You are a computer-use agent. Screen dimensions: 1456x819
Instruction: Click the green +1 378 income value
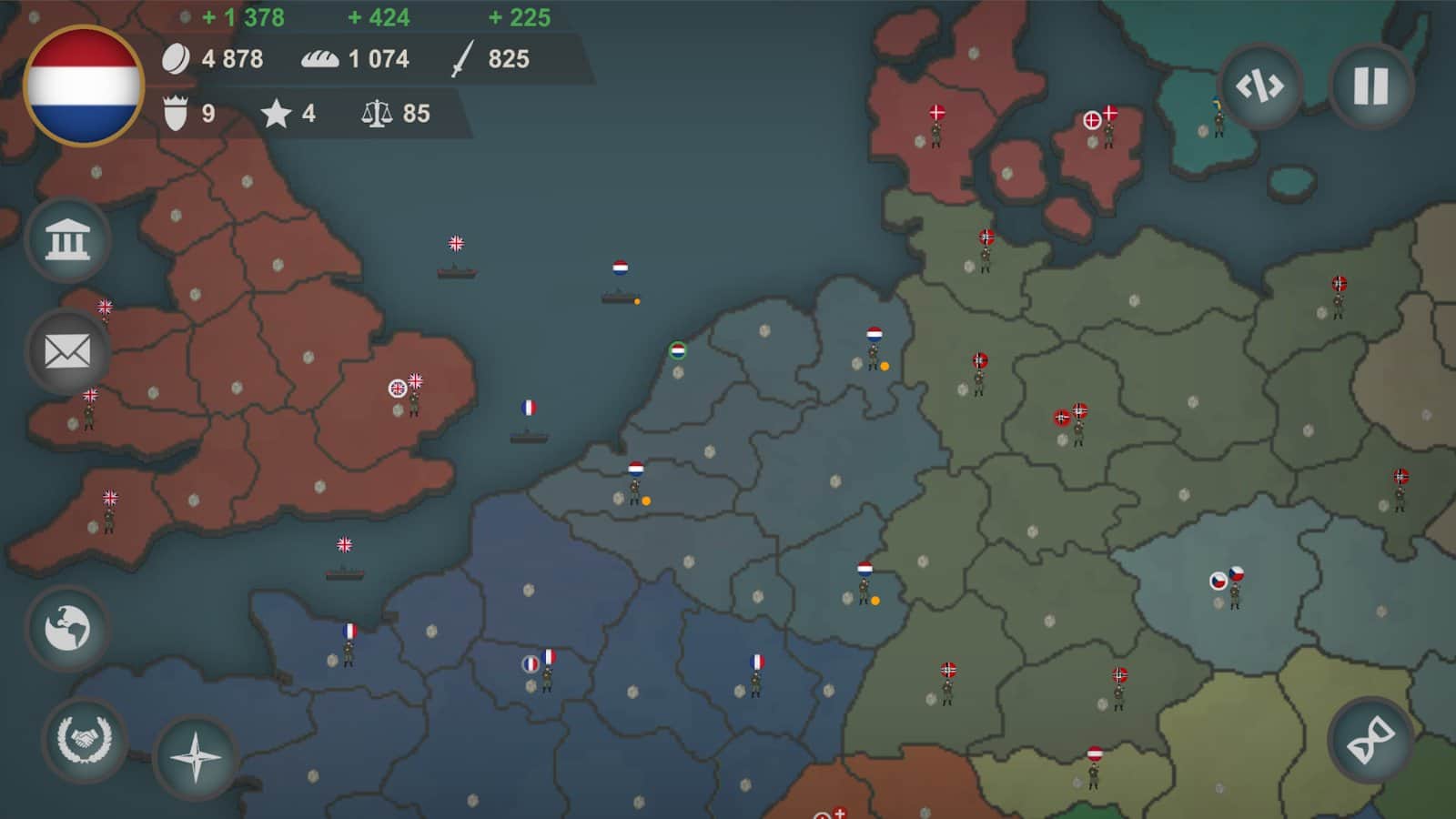pyautogui.click(x=244, y=15)
